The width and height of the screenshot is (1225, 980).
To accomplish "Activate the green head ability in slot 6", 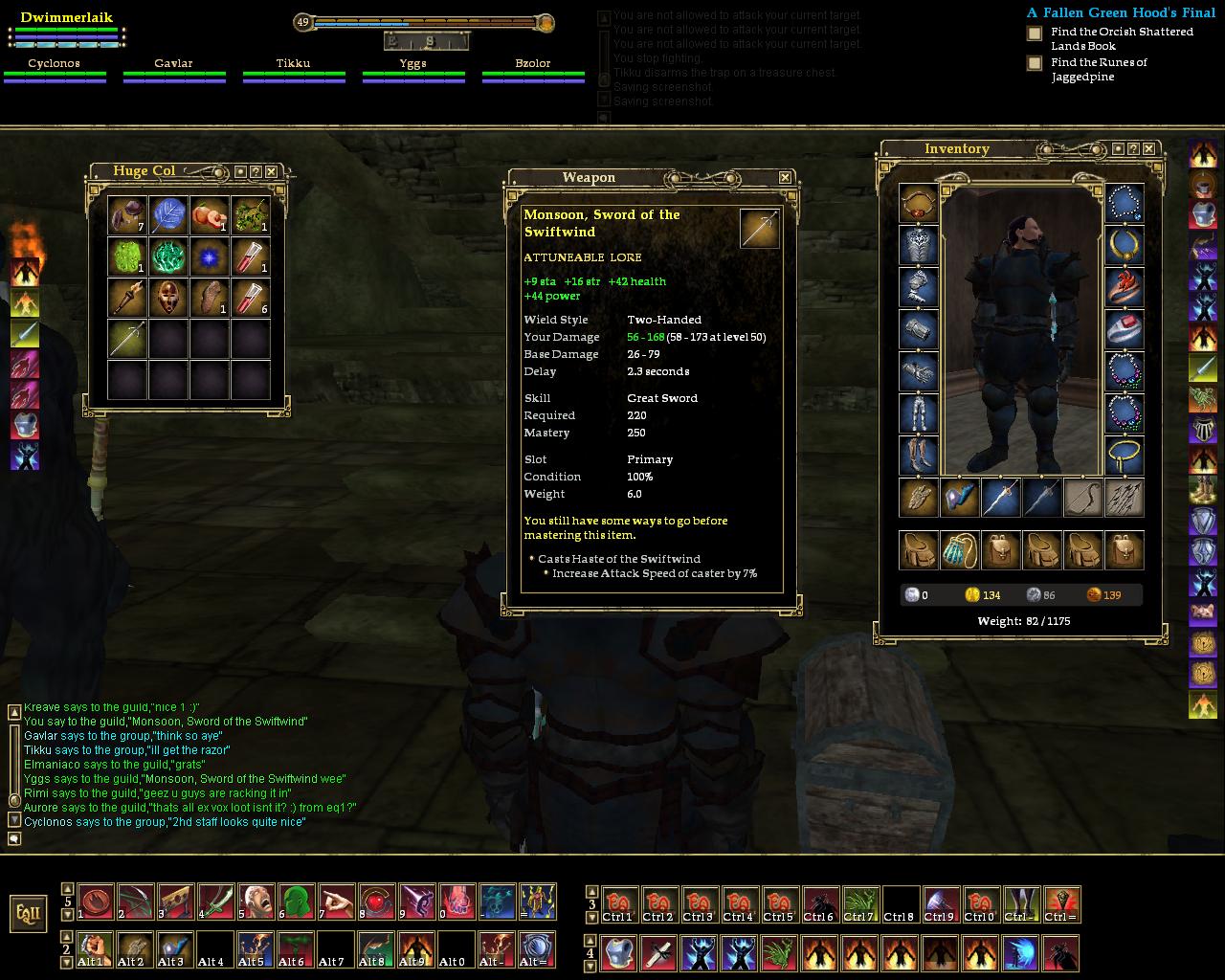I will [296, 902].
